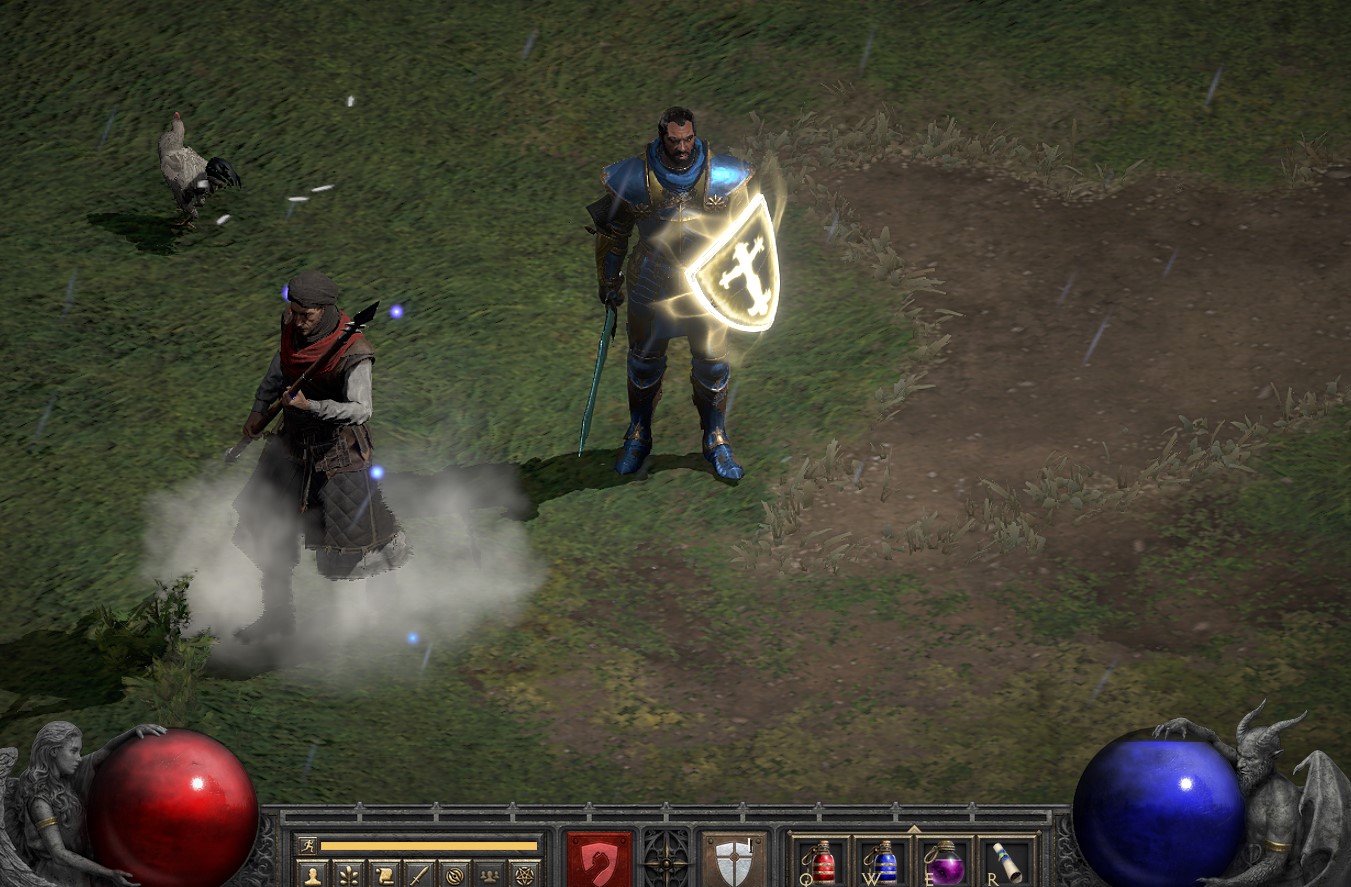Open the party screen icon

tap(489, 875)
